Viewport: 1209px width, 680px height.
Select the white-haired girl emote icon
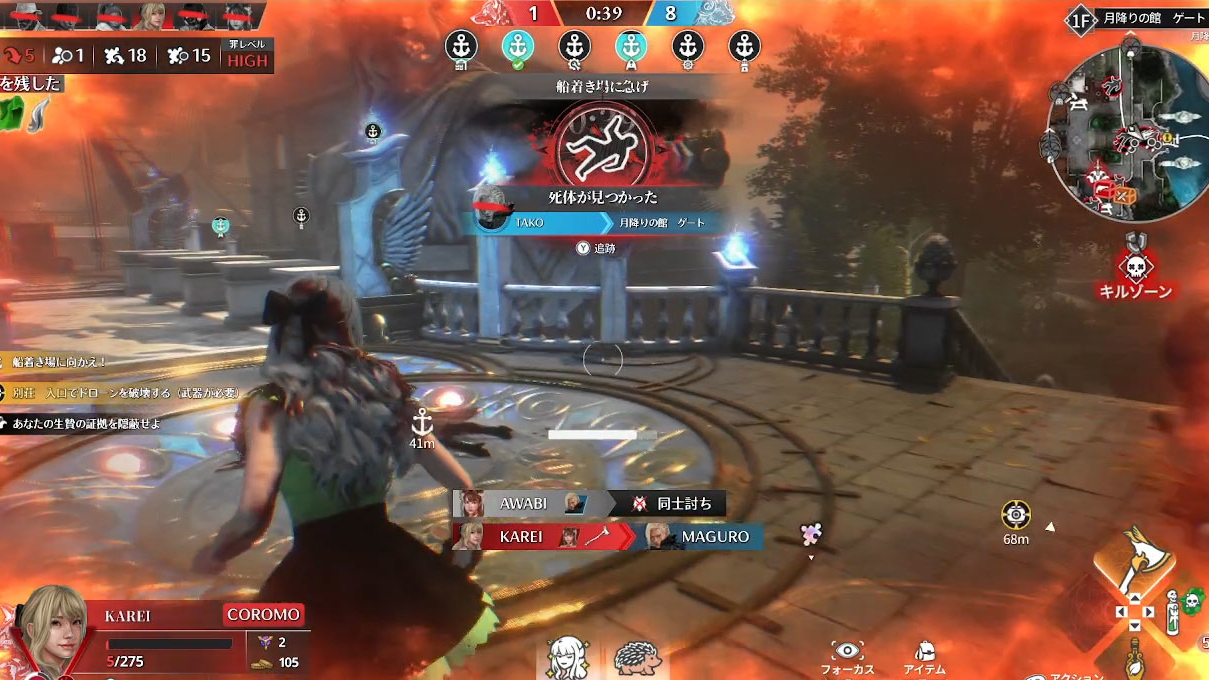click(x=568, y=659)
